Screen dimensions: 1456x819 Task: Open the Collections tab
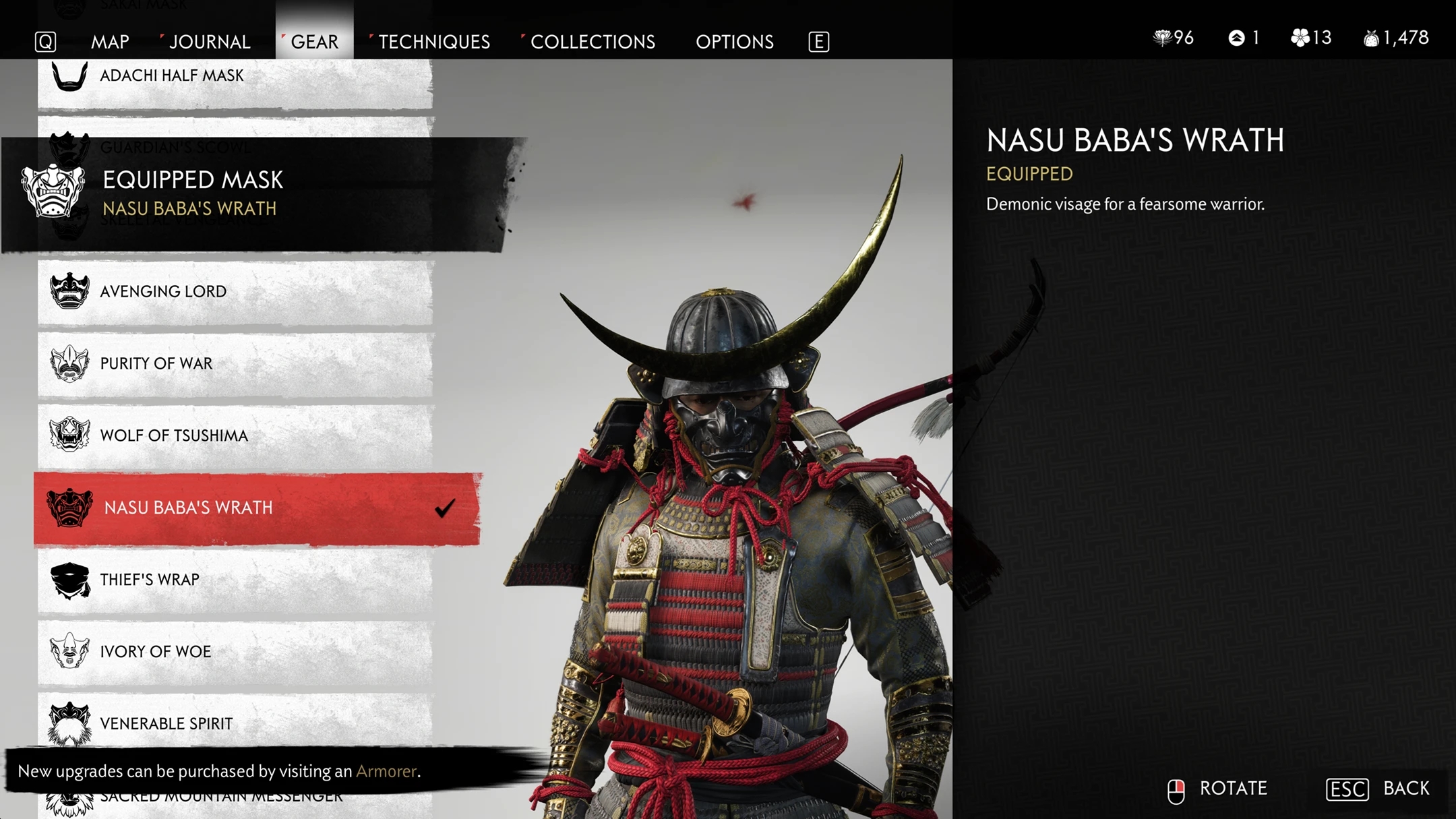click(x=593, y=42)
